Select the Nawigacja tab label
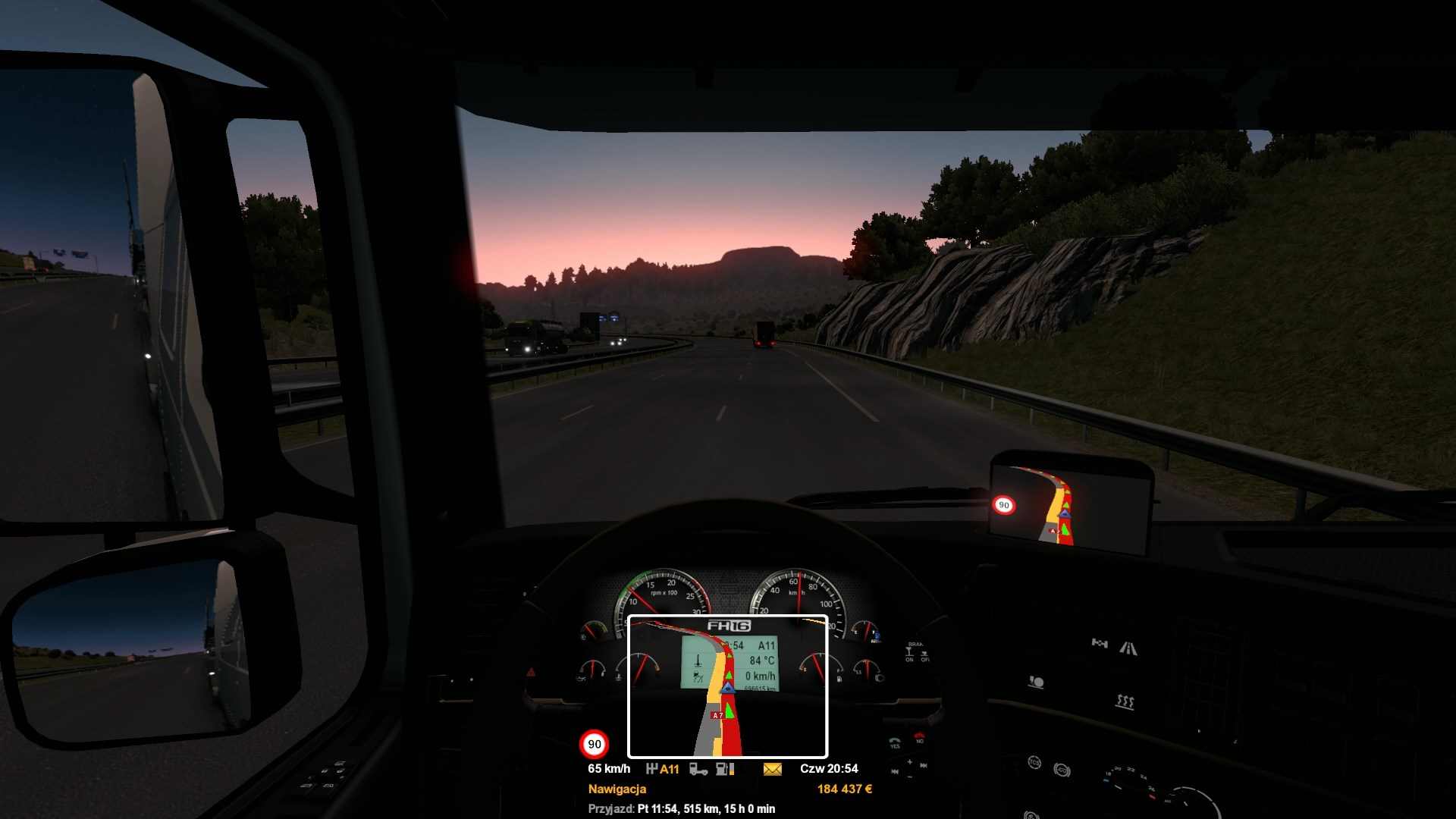This screenshot has width=1456, height=819. (617, 789)
